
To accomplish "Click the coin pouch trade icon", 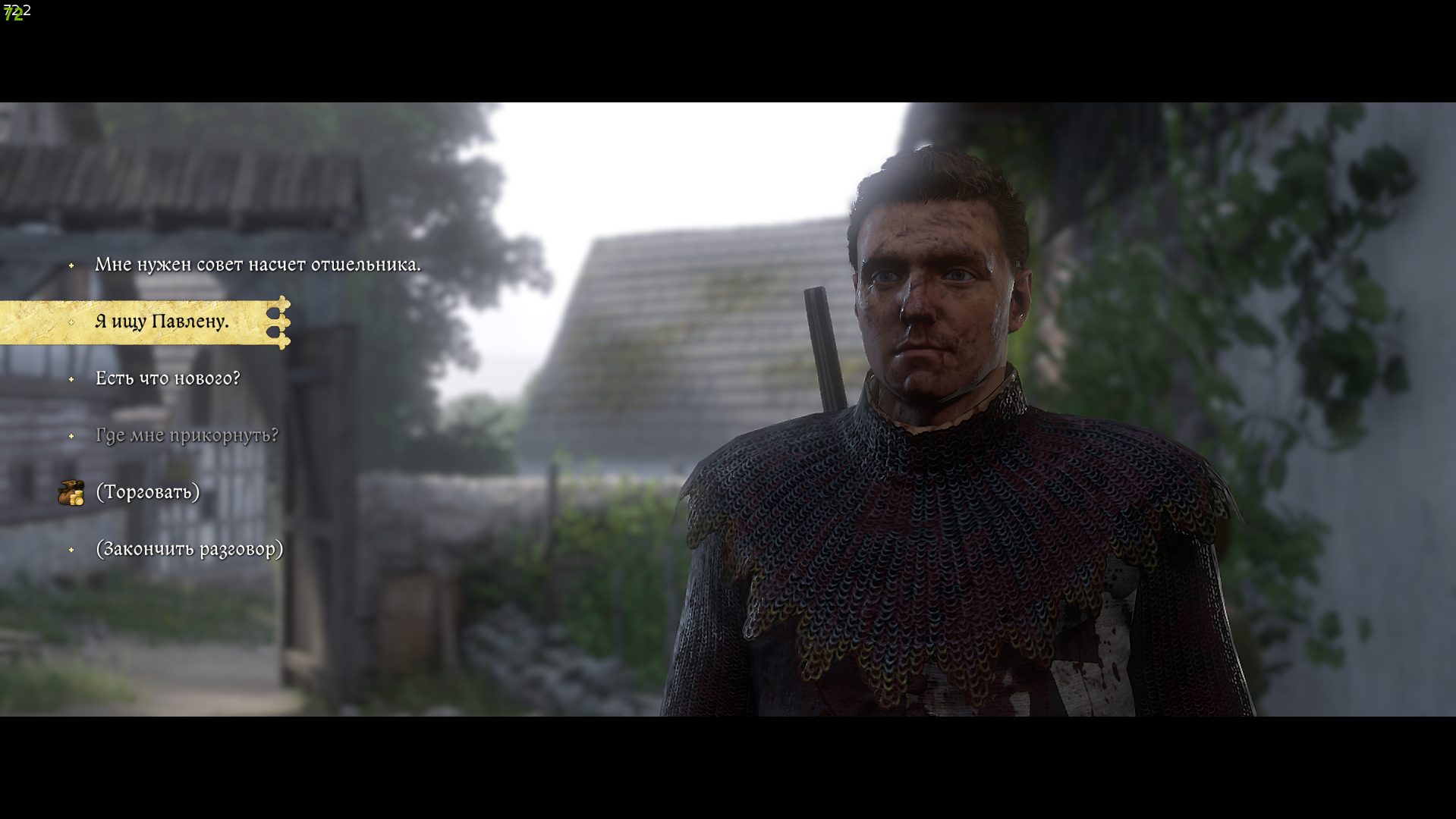I will (71, 493).
